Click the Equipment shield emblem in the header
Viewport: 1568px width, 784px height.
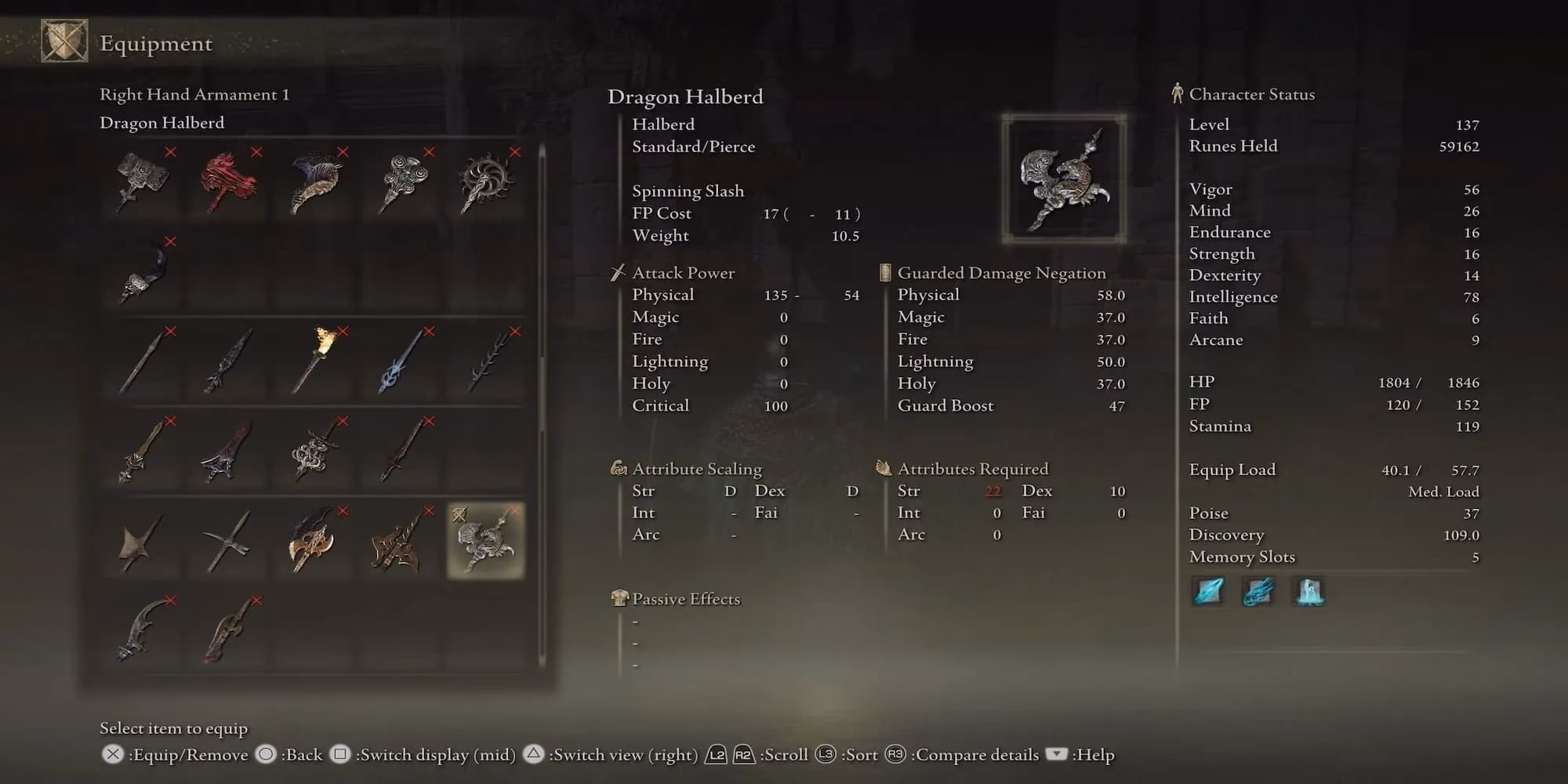[64, 42]
